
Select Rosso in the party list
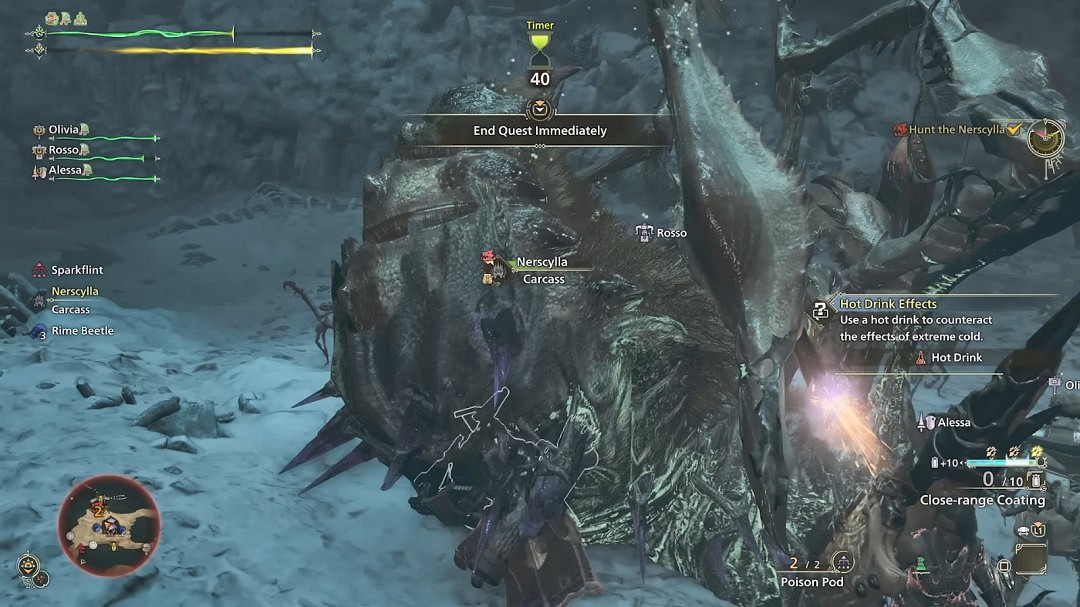[x=64, y=150]
